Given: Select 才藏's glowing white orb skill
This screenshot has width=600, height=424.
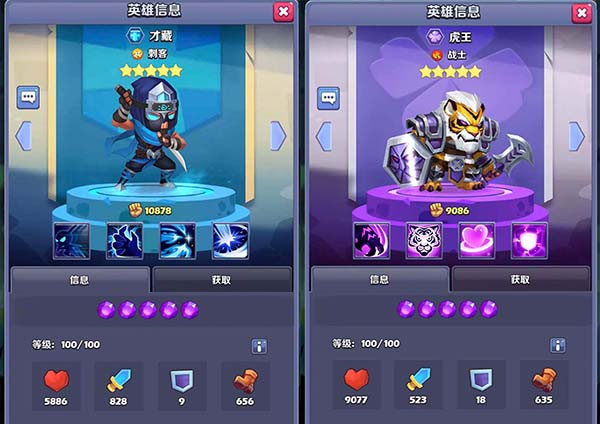Looking at the screenshot, I should (231, 240).
